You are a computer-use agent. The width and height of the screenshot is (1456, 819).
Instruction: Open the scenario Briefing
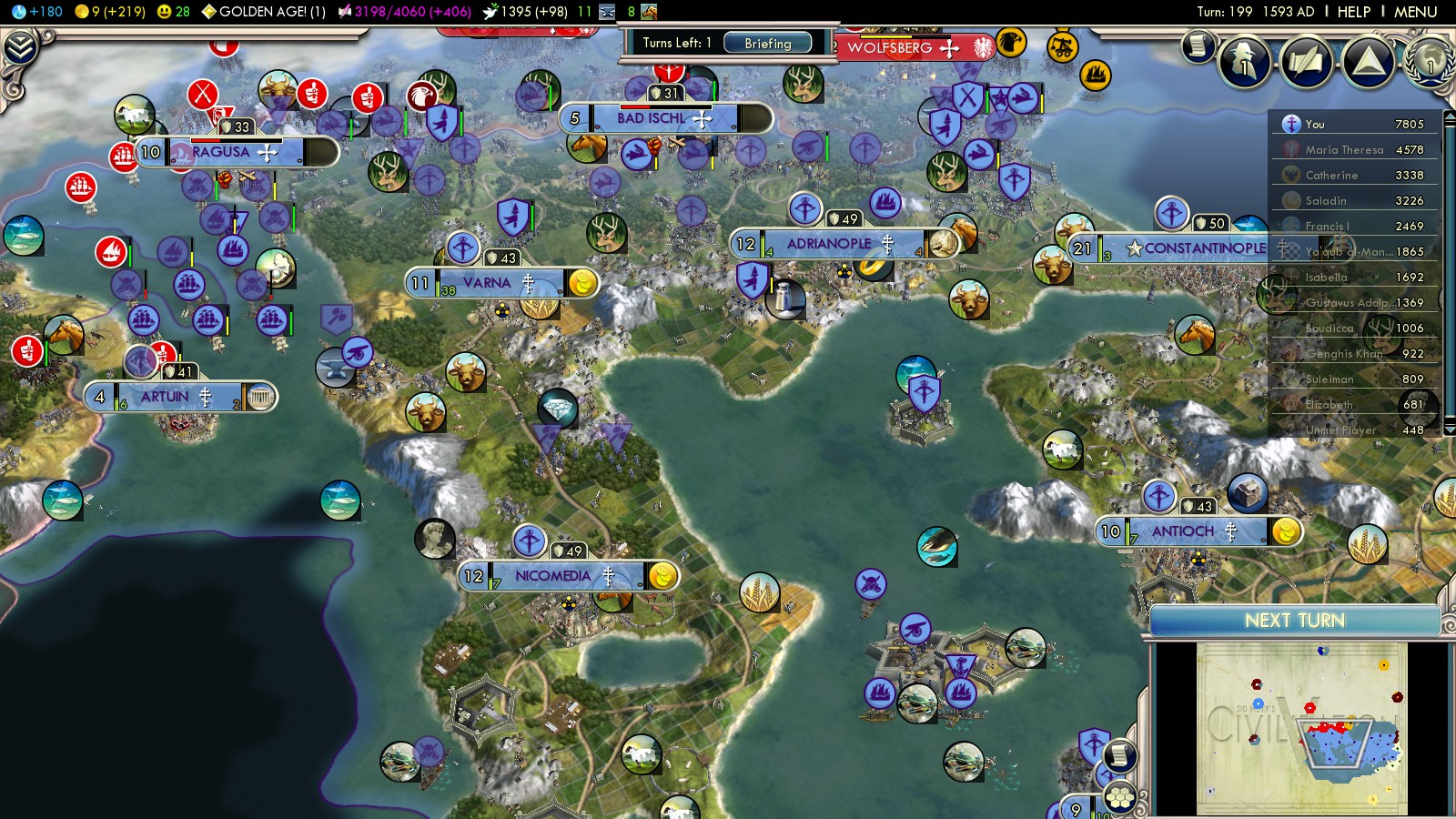click(x=767, y=44)
